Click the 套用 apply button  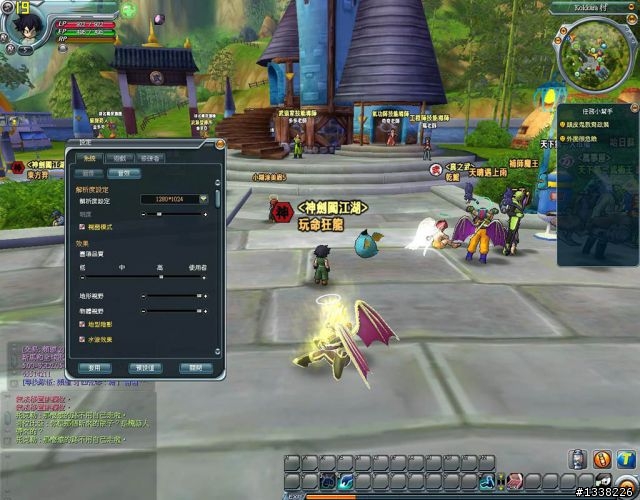coord(92,368)
